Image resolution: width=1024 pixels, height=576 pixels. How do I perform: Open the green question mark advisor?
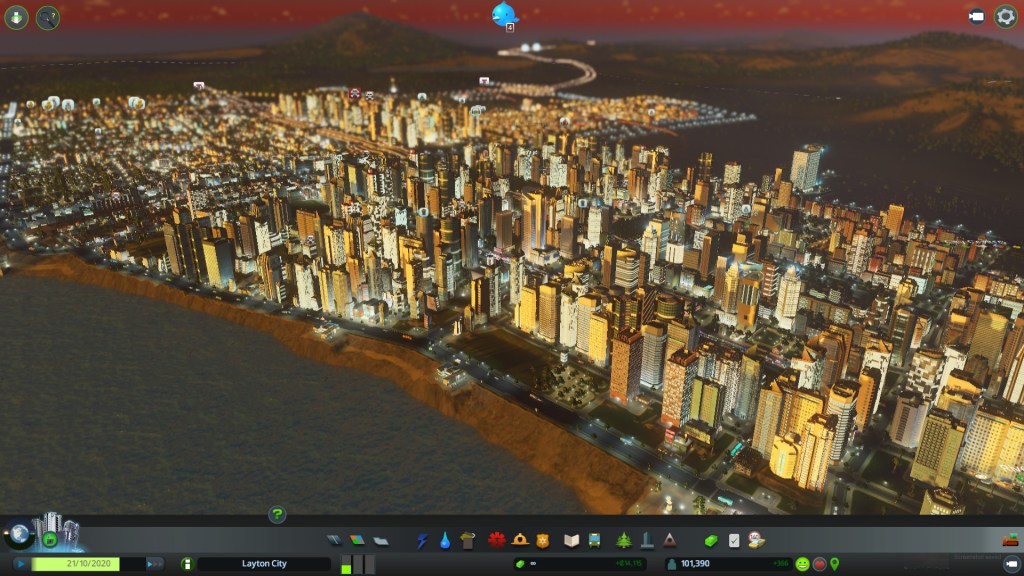pyautogui.click(x=277, y=515)
